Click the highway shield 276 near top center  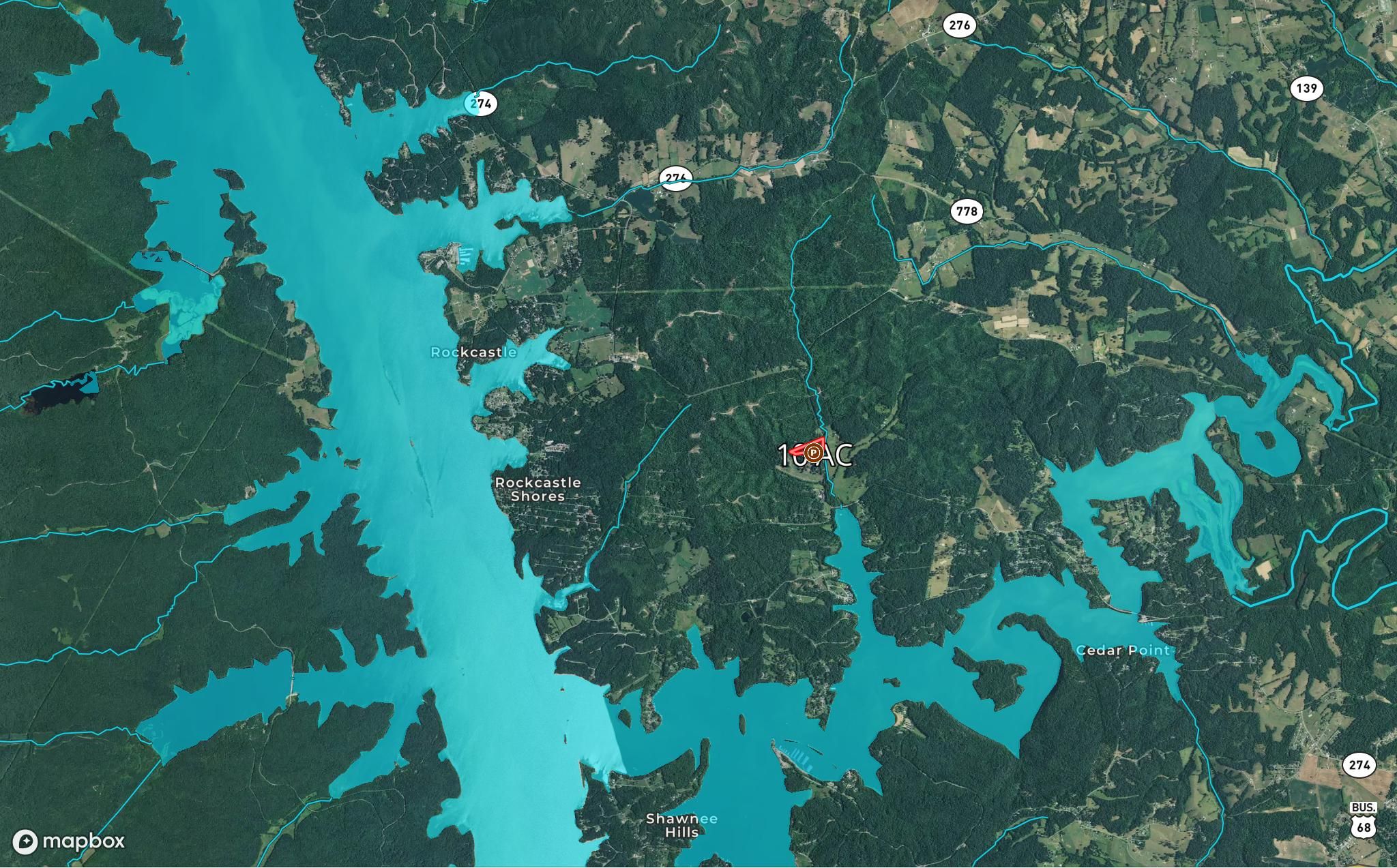tap(961, 25)
